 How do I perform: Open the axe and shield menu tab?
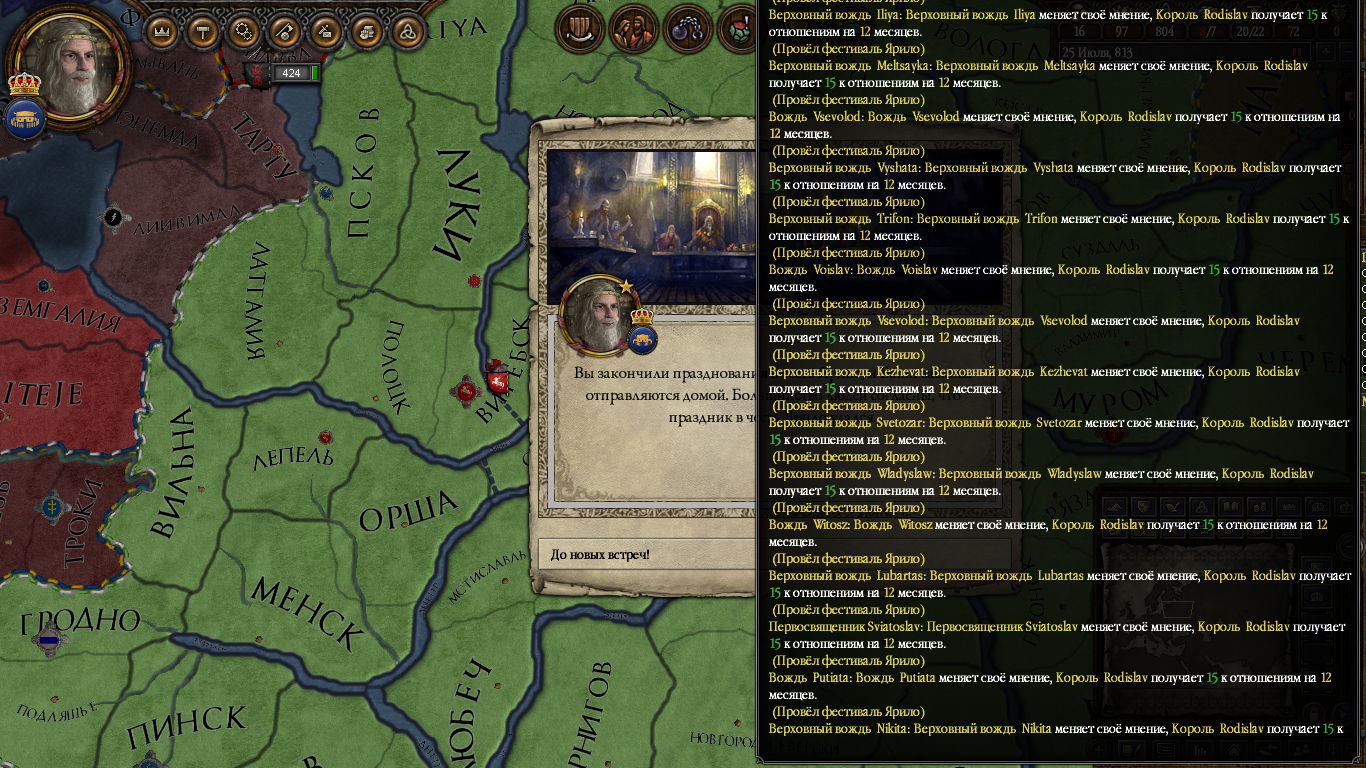[285, 31]
